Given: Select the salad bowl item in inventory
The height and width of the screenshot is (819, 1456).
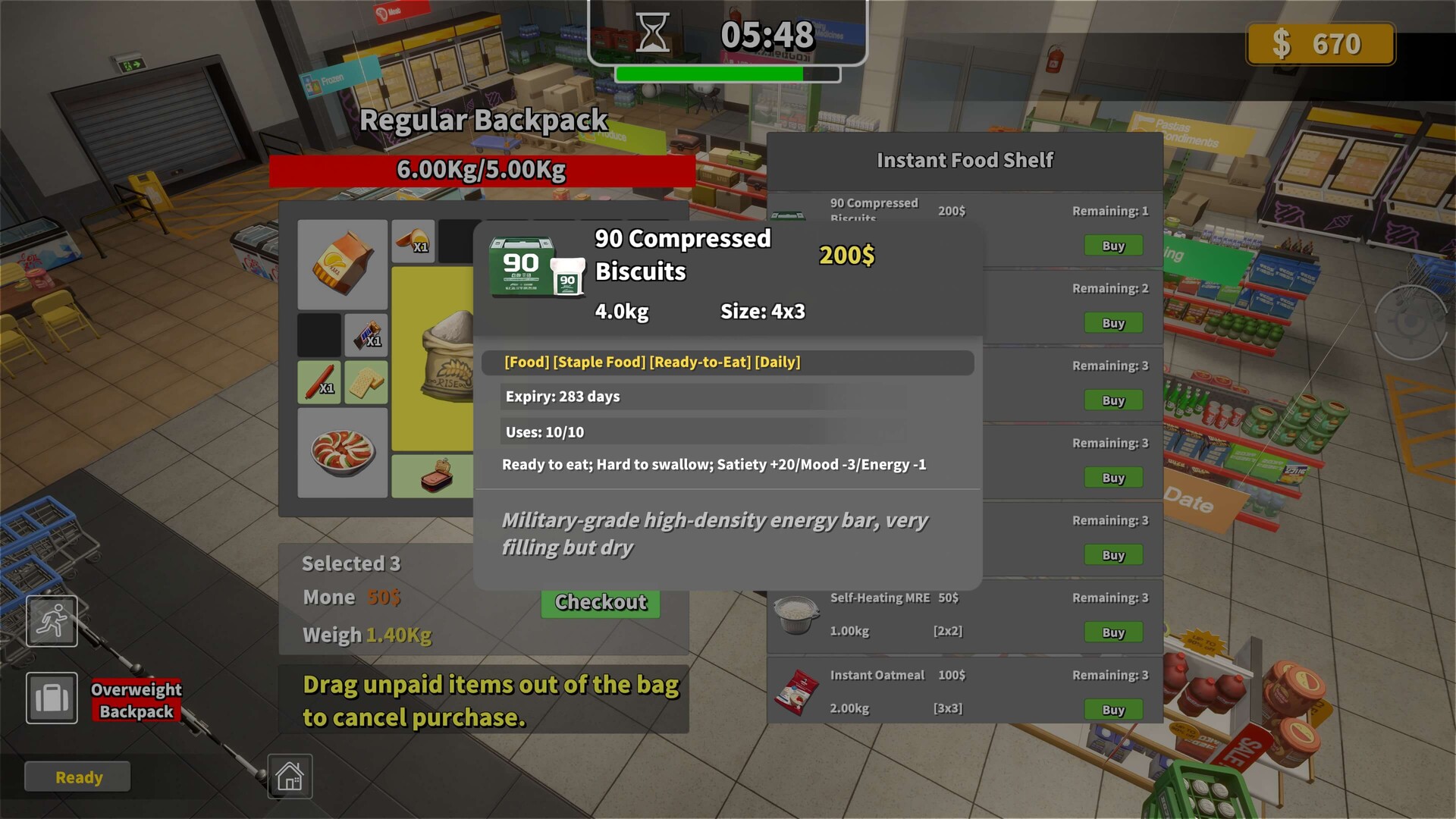Looking at the screenshot, I should (342, 453).
